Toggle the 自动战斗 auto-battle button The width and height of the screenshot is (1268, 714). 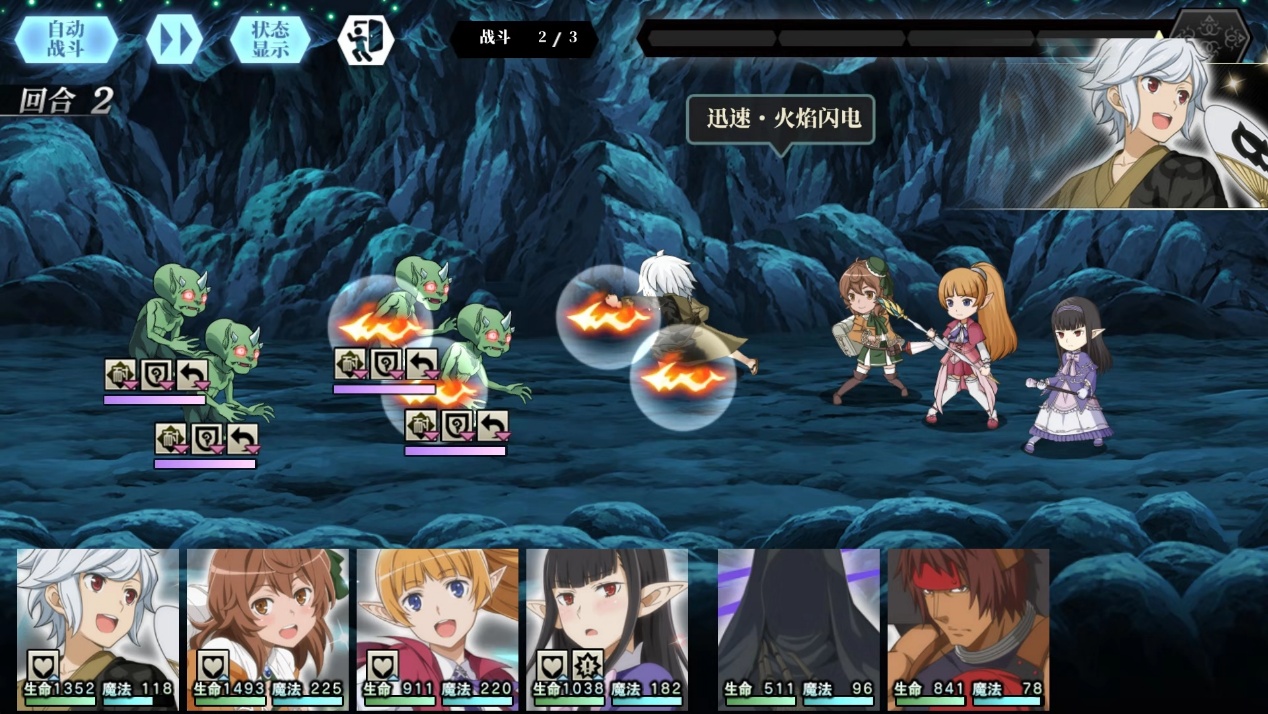[x=66, y=40]
